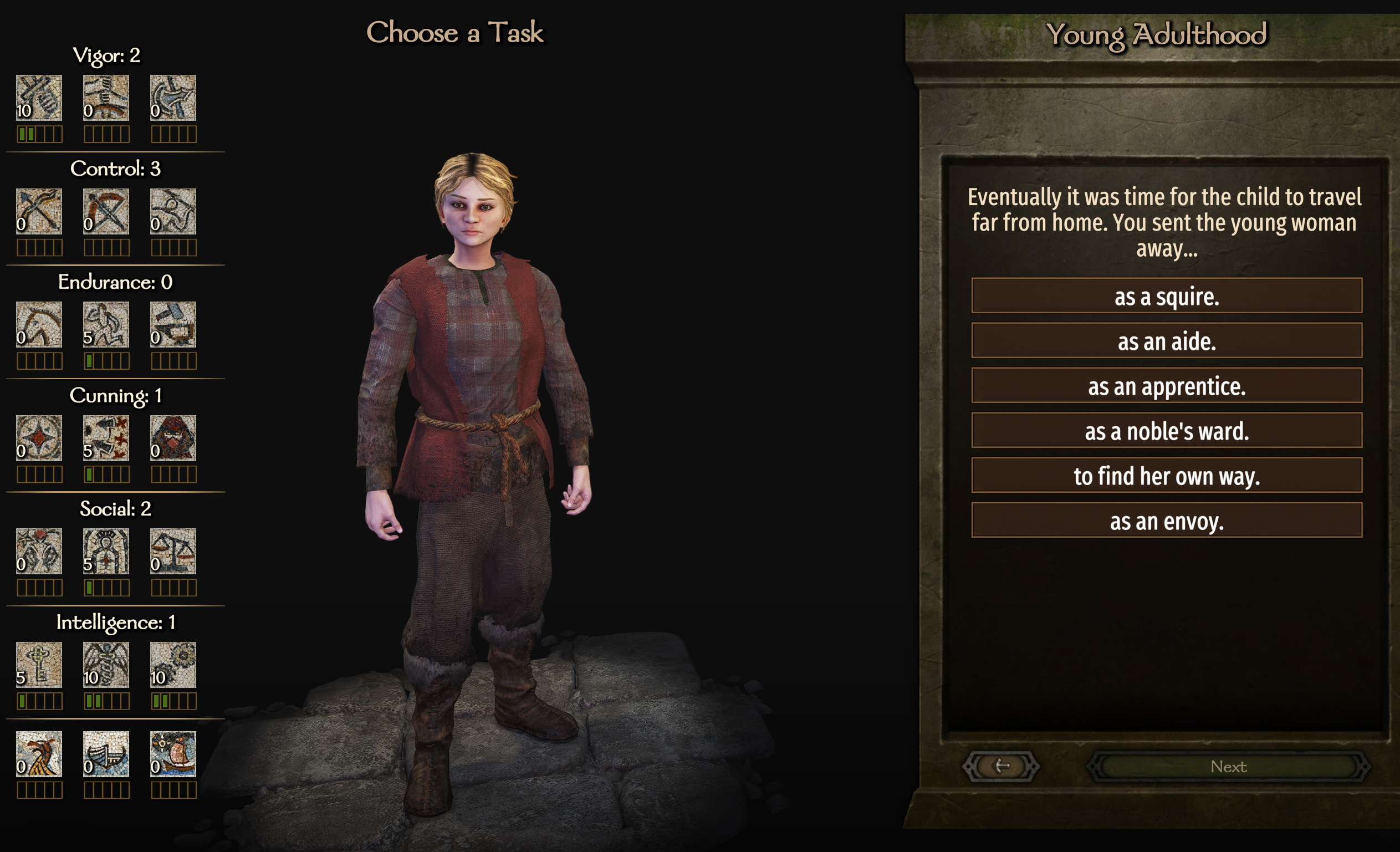Go back with the left arrow button

pos(1000,766)
